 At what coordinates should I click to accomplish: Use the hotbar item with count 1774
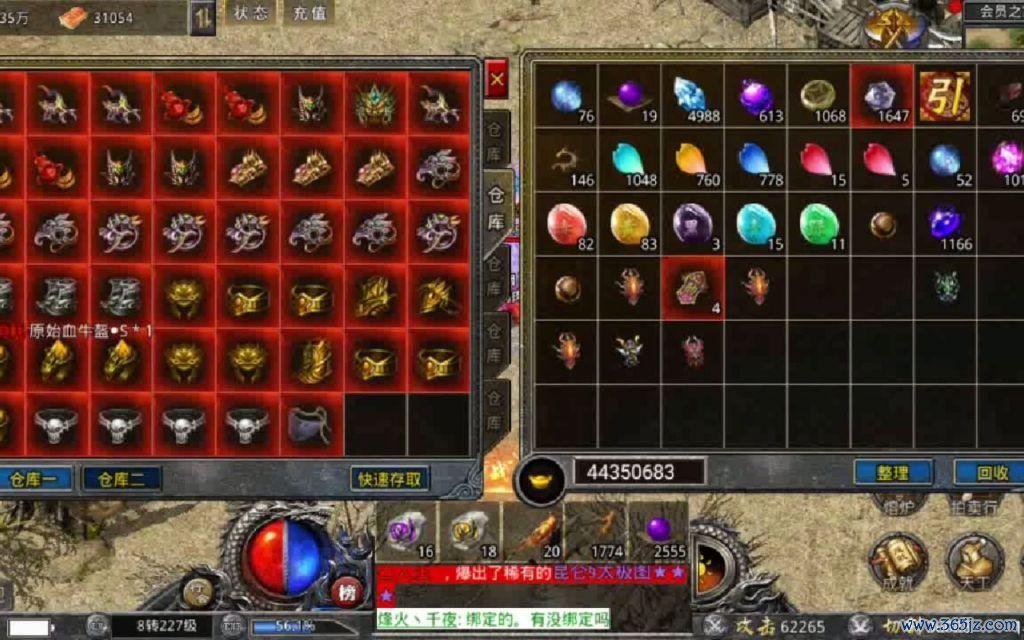[597, 530]
